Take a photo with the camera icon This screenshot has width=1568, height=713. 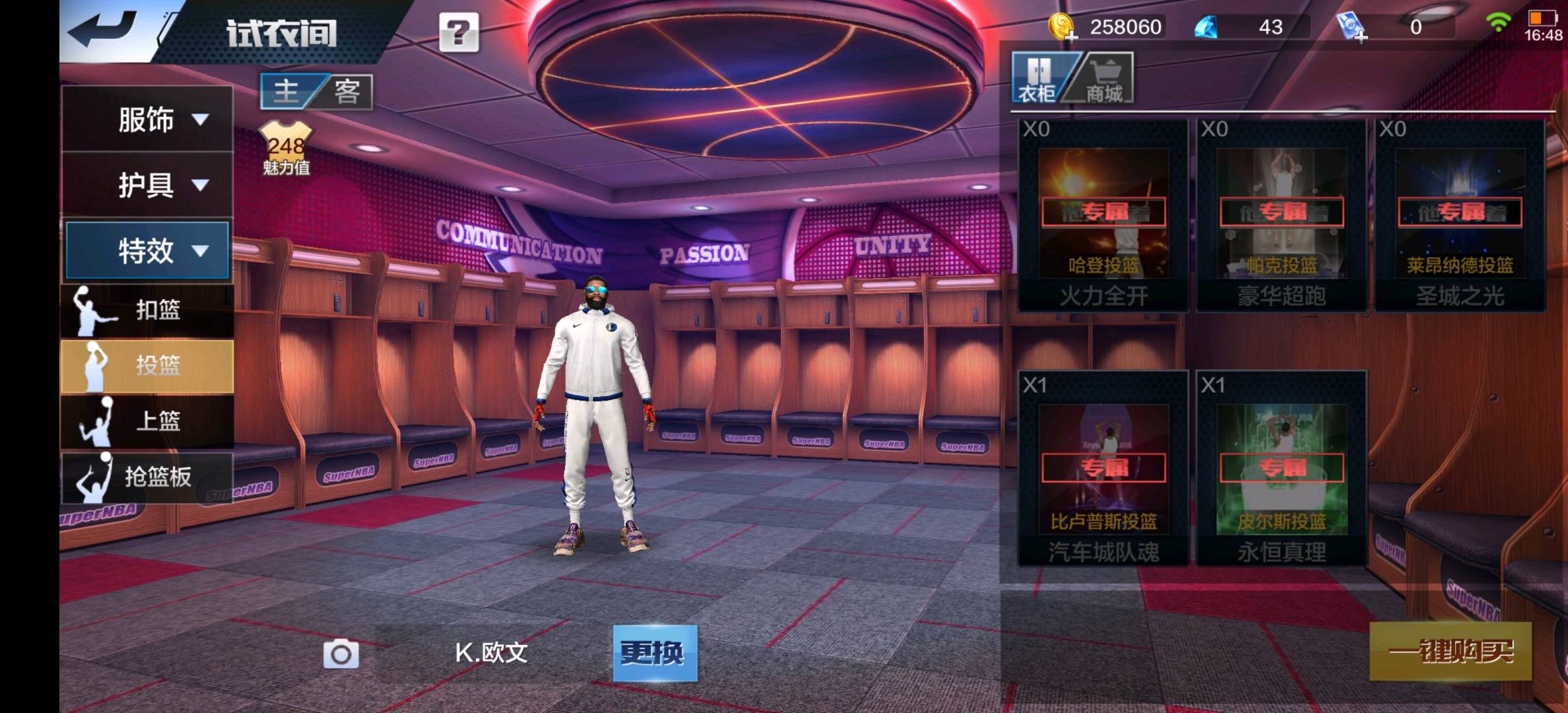click(341, 654)
